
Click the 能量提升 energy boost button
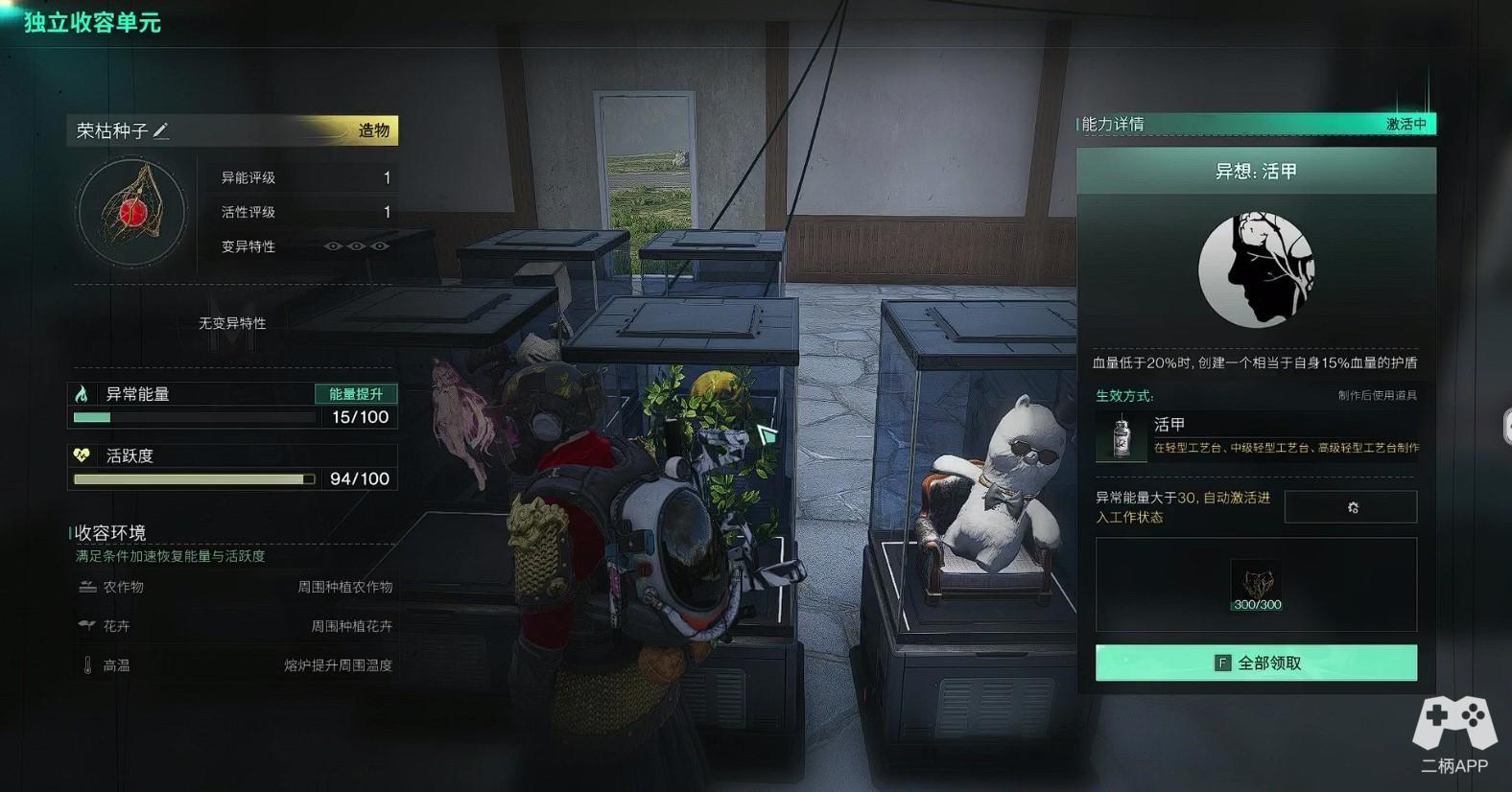click(356, 394)
